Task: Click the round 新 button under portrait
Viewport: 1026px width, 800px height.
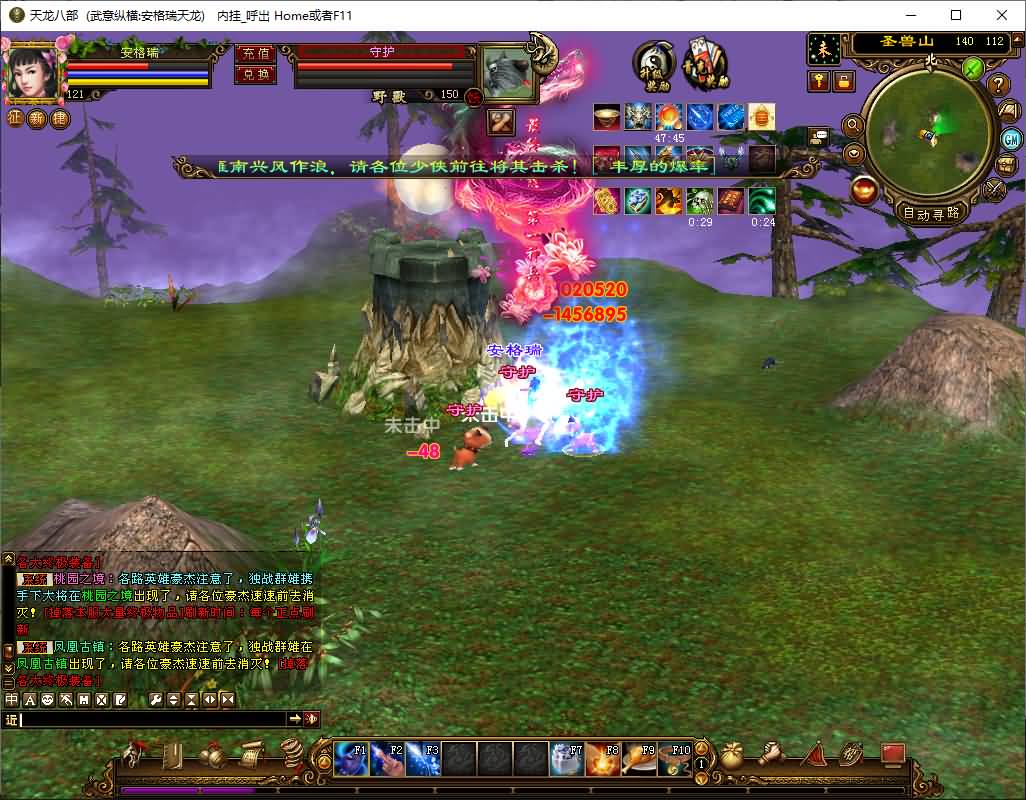Action: tap(37, 119)
